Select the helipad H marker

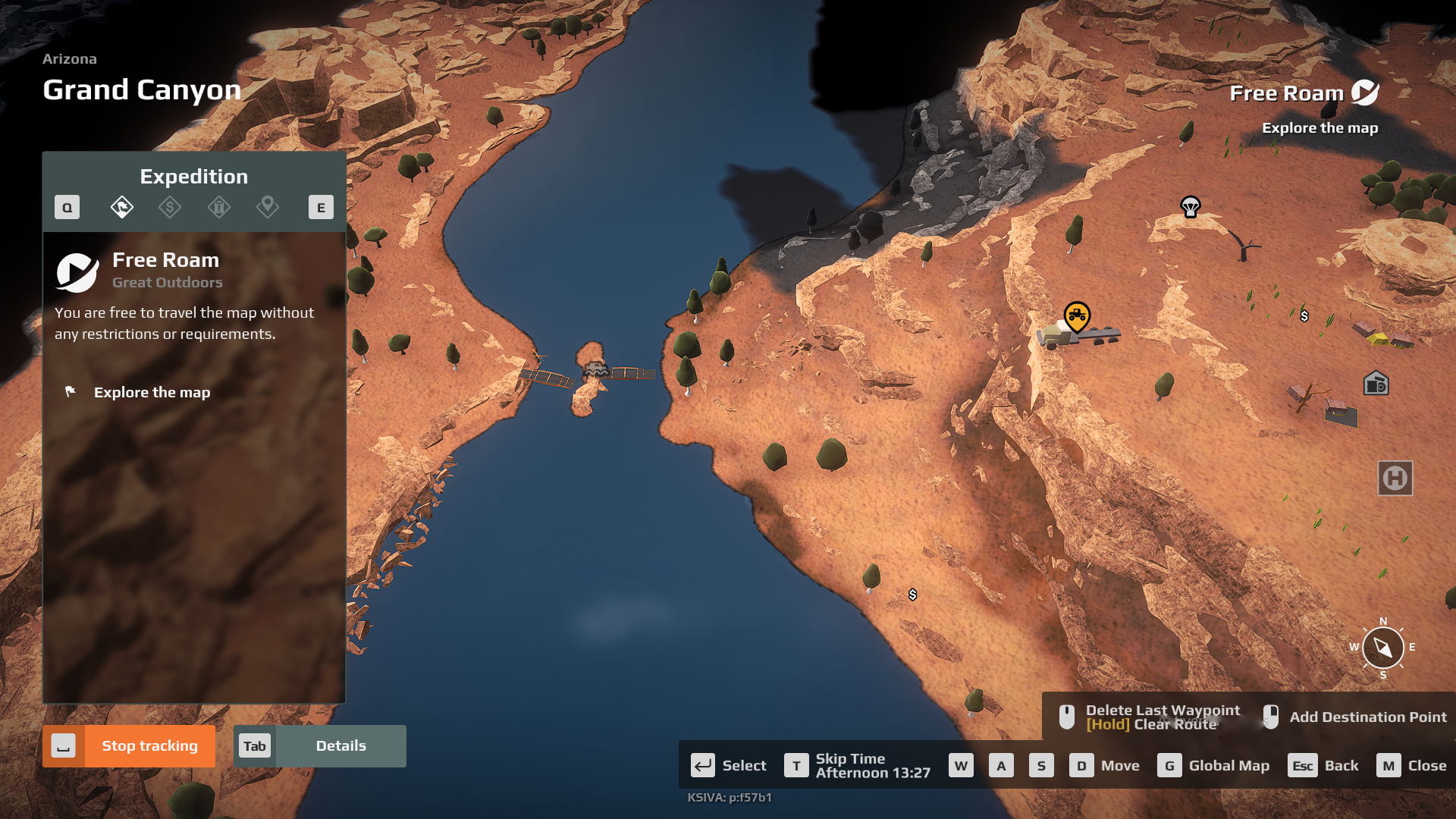pyautogui.click(x=1395, y=479)
